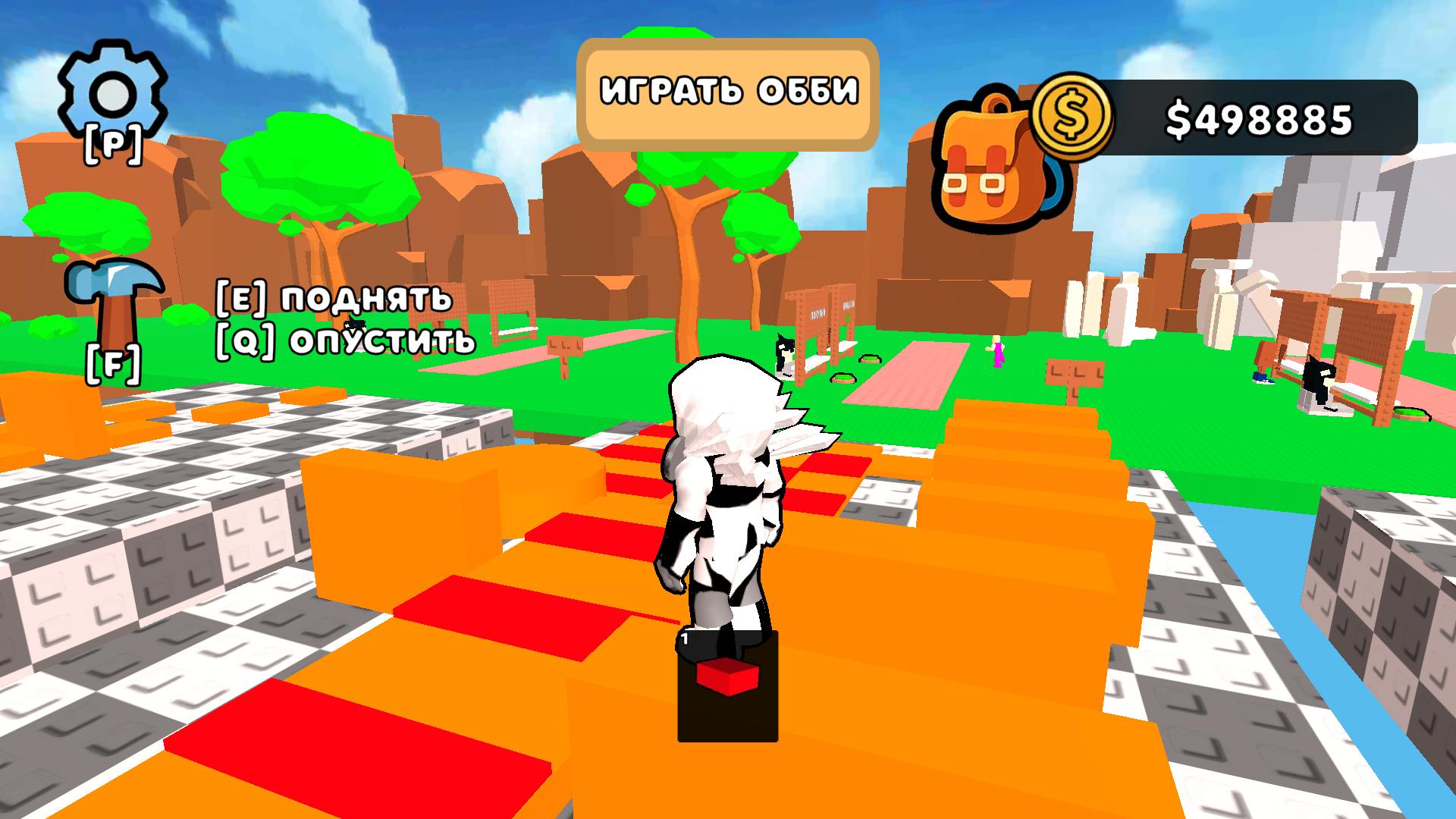Select the hammer build tool

coord(114,303)
